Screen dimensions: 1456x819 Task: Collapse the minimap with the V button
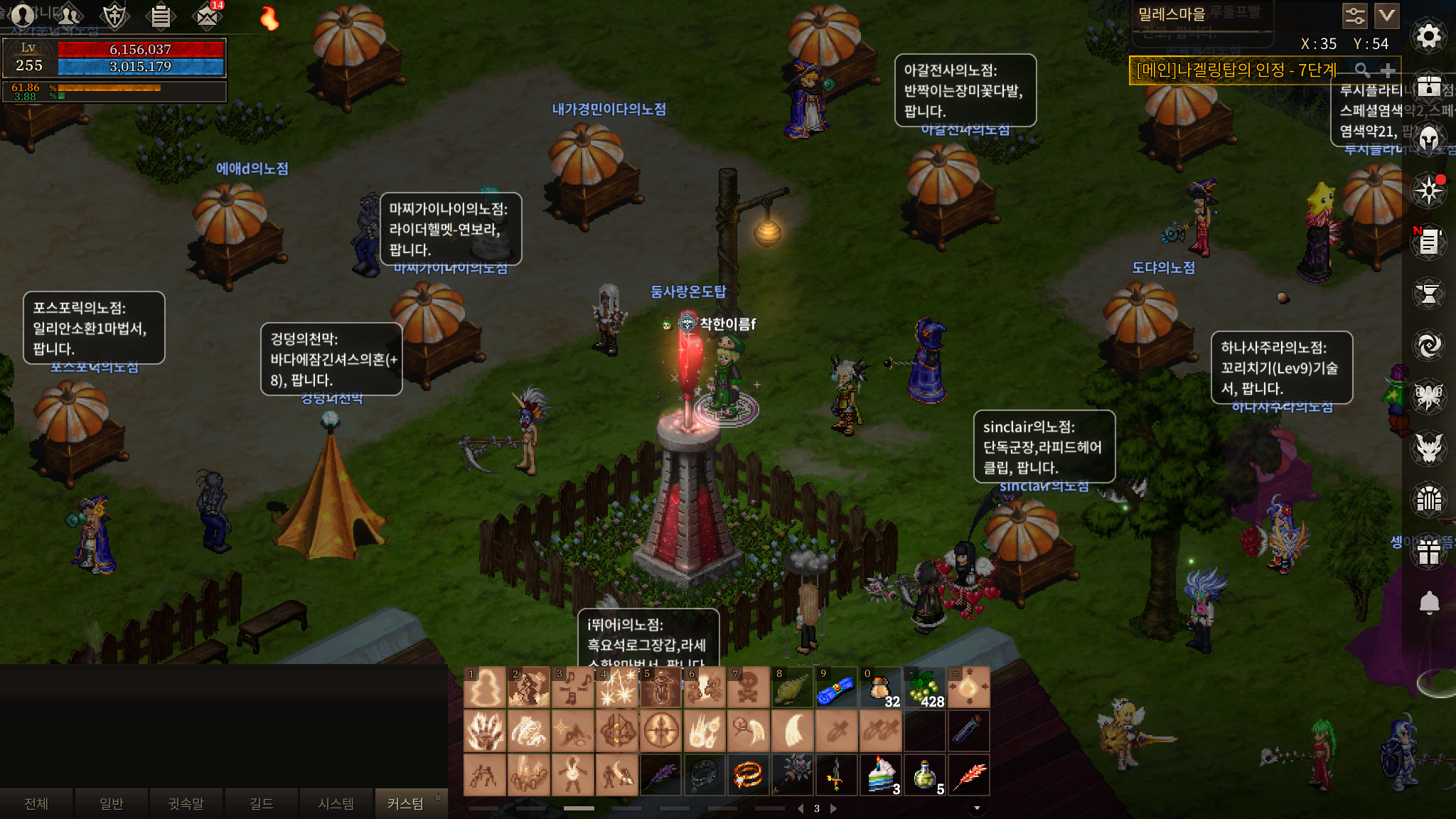click(1386, 15)
